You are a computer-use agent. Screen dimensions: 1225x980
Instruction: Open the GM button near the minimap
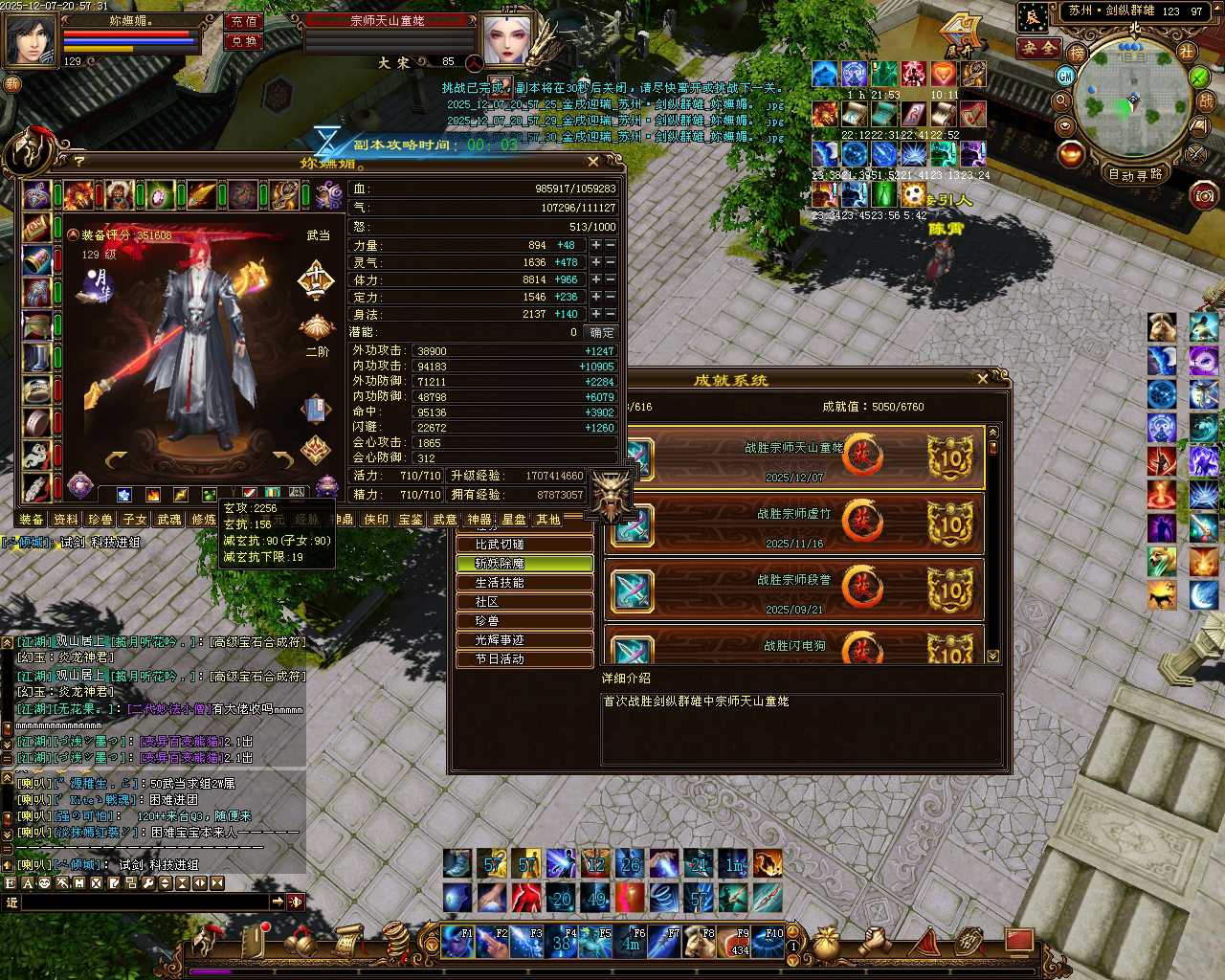(1065, 76)
